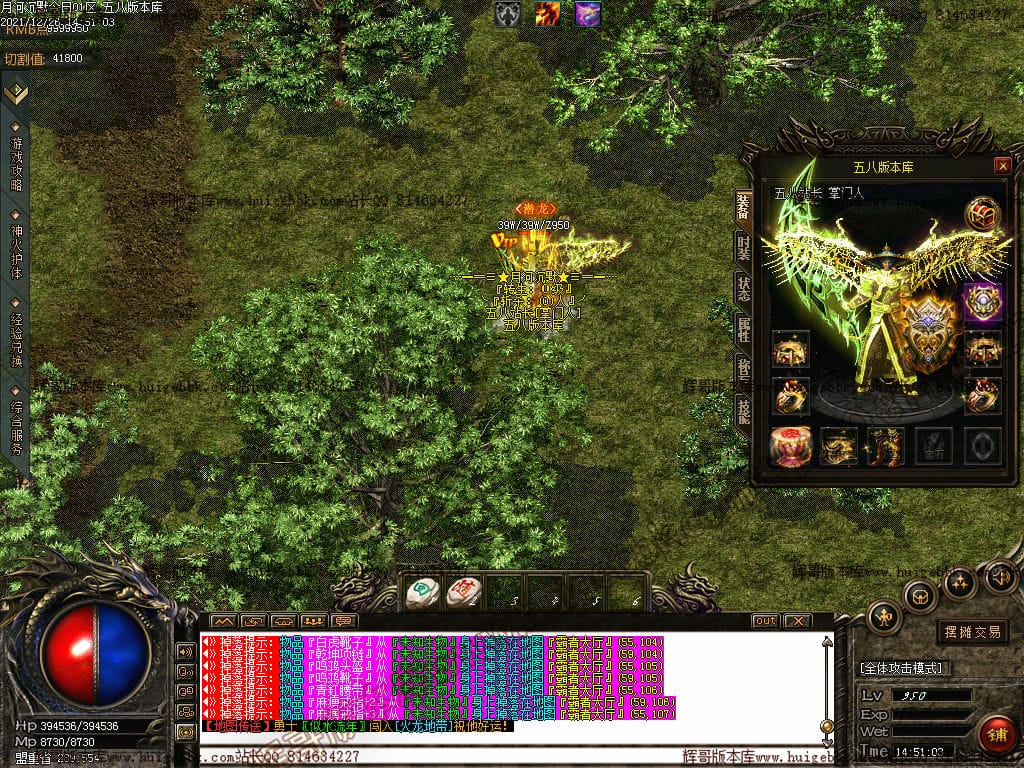Screen dimensions: 1024x768
Task: Show the 属性 (attributes) tab
Action: (x=743, y=328)
